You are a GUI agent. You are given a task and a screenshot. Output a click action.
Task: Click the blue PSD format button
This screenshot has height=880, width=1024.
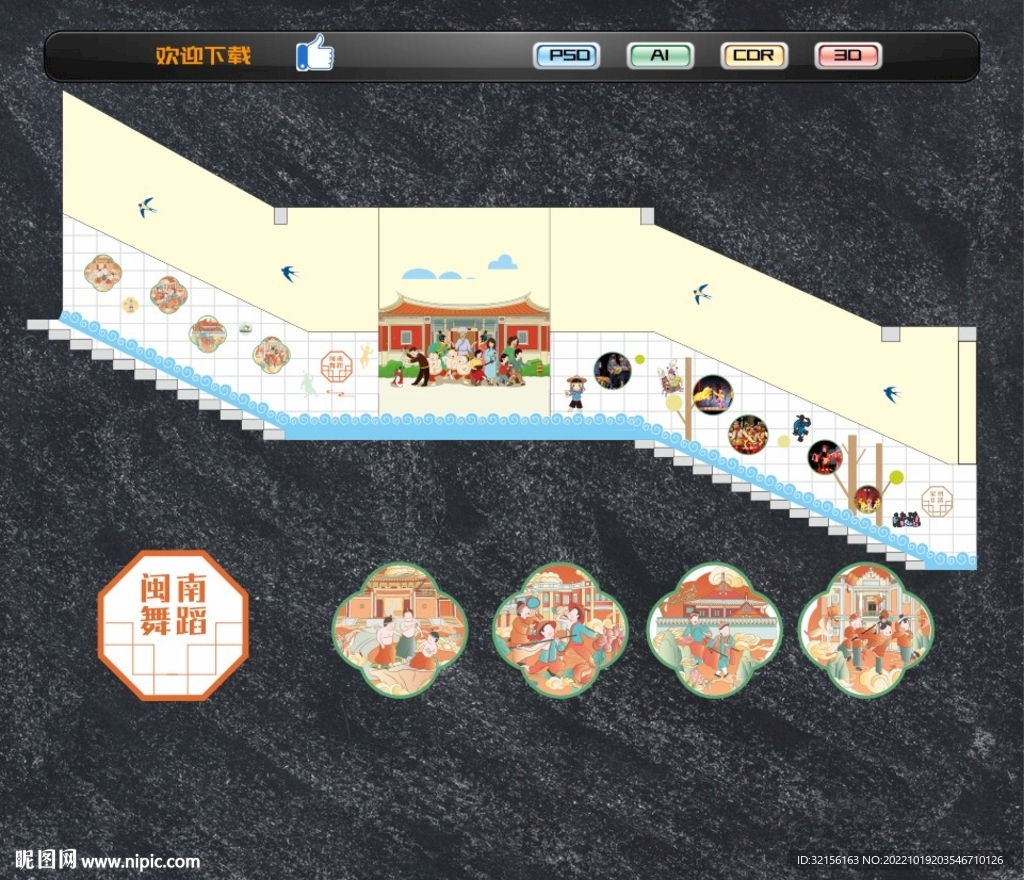[567, 55]
